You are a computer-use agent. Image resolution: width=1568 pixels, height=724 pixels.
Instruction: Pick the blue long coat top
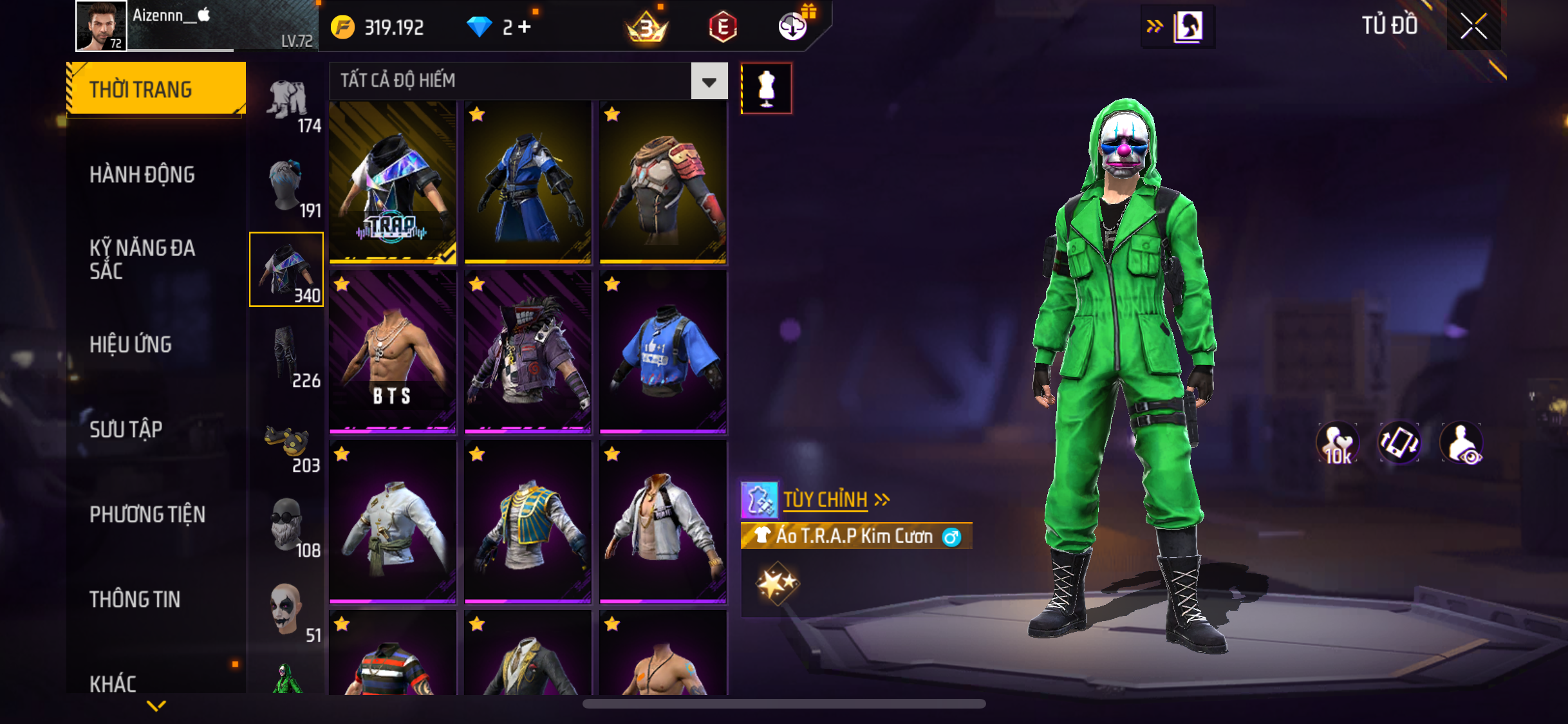(528, 182)
